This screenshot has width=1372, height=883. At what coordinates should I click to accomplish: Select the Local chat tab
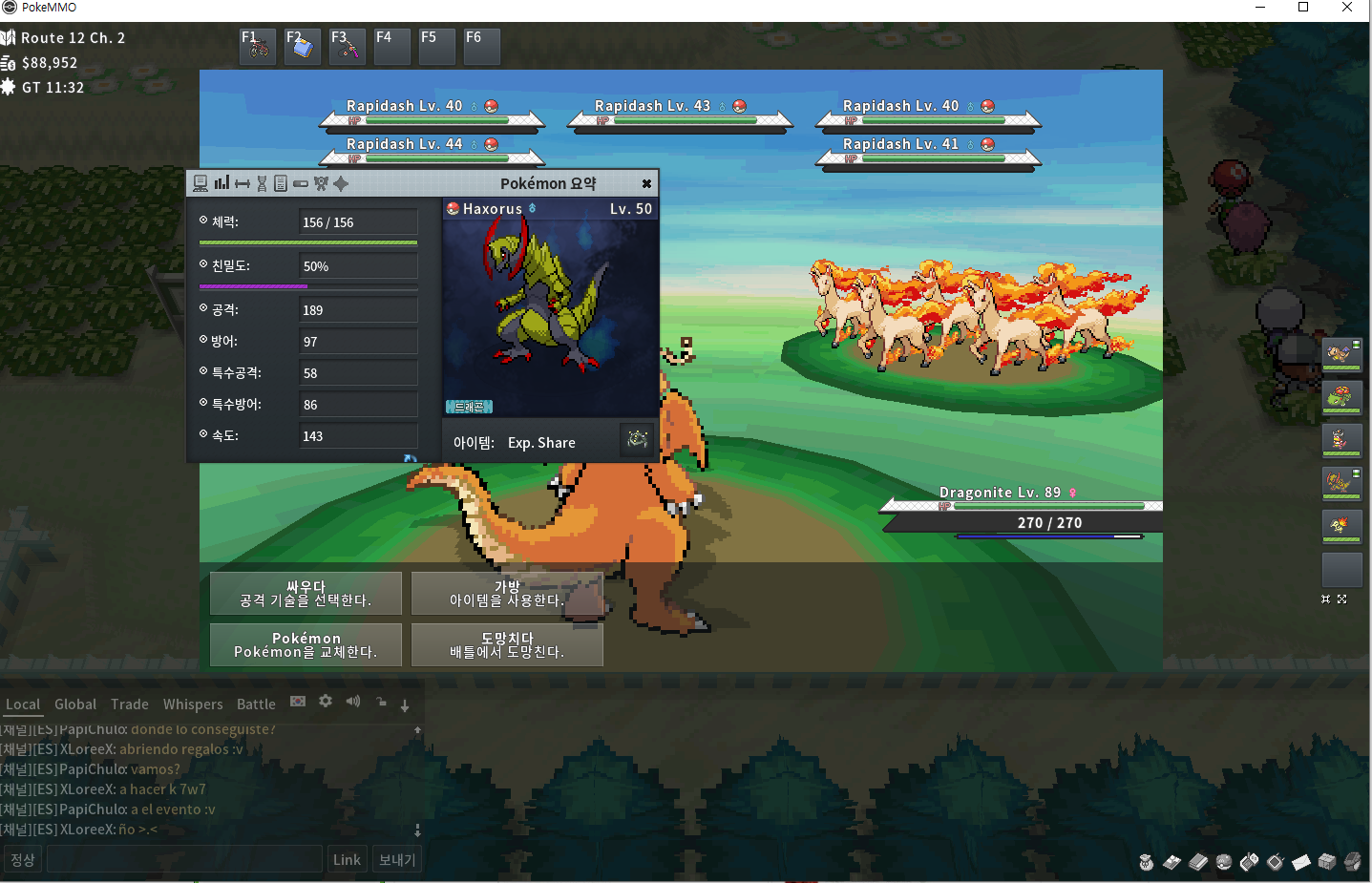pyautogui.click(x=23, y=704)
